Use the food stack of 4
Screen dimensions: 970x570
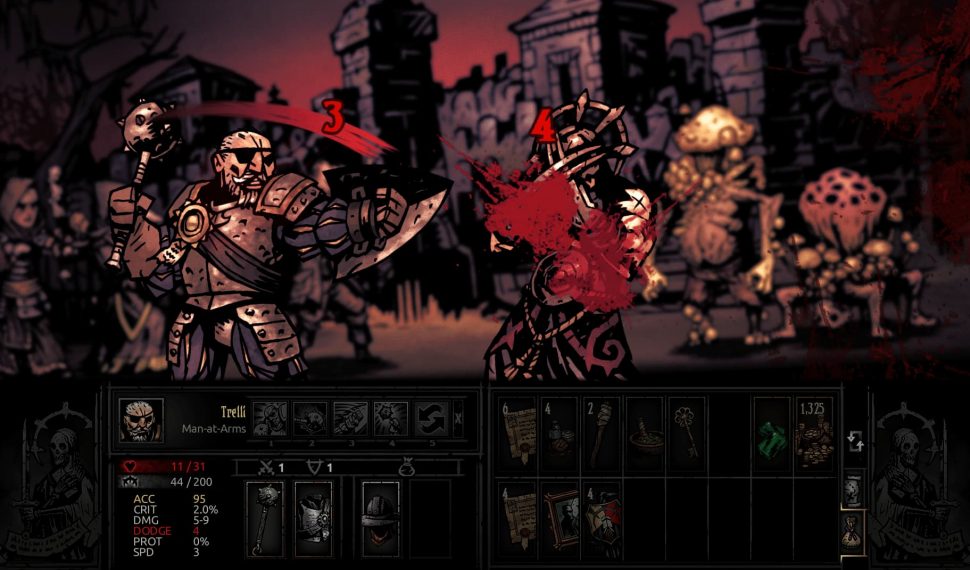[x=559, y=435]
